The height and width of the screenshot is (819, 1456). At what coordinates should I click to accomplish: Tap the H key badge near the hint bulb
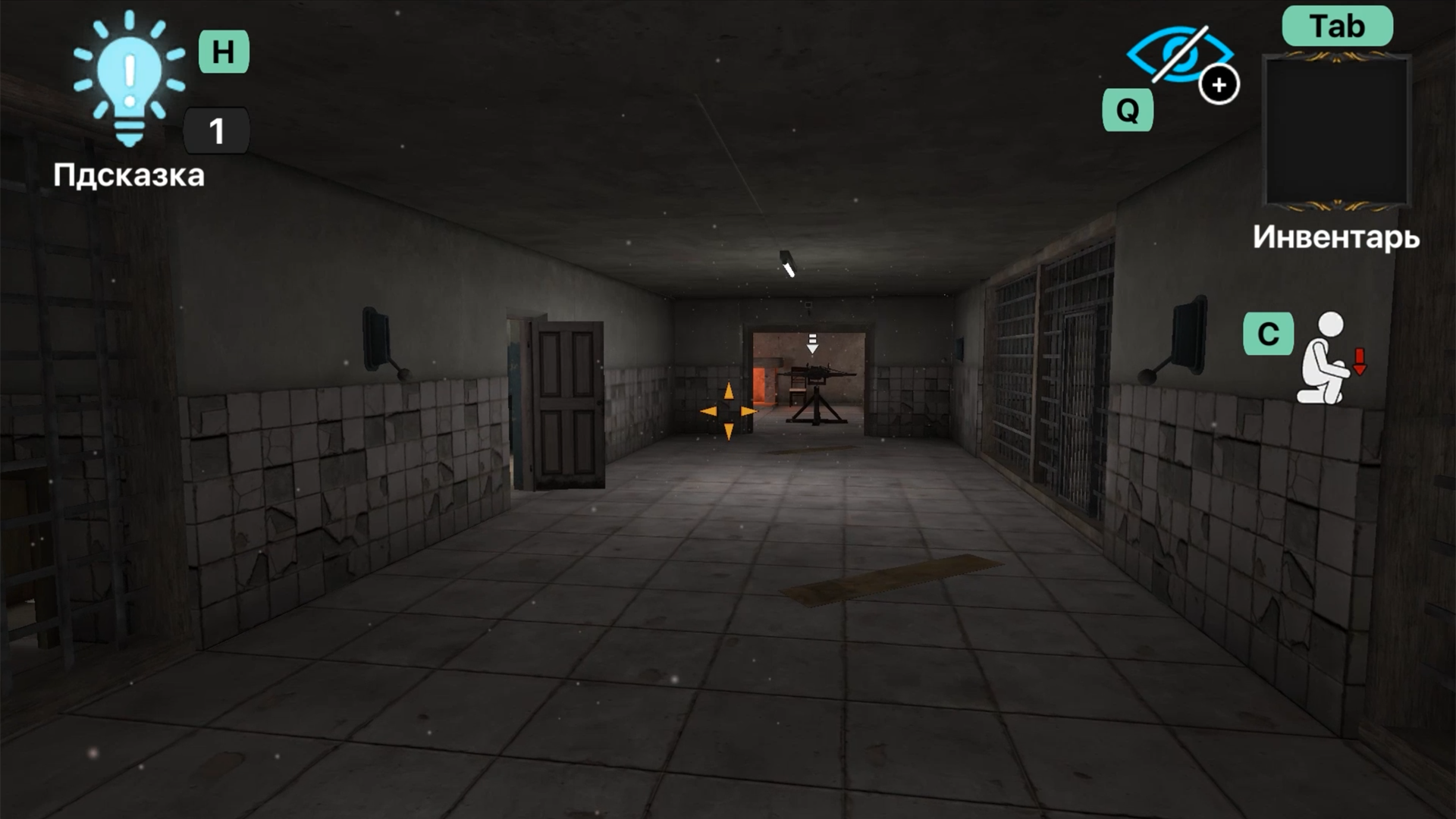coord(224,53)
